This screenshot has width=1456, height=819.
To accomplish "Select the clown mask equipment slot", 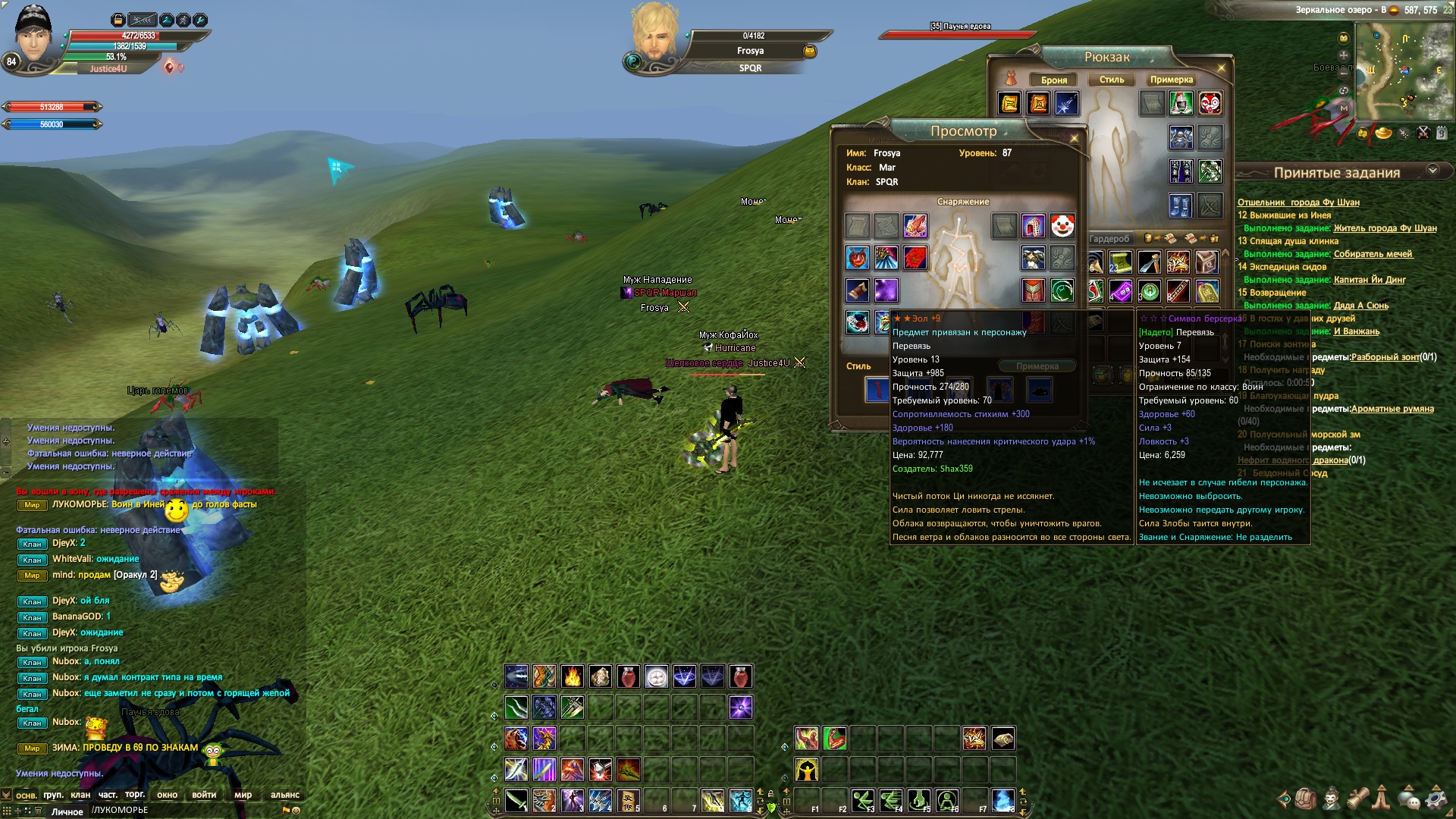I will click(1062, 225).
